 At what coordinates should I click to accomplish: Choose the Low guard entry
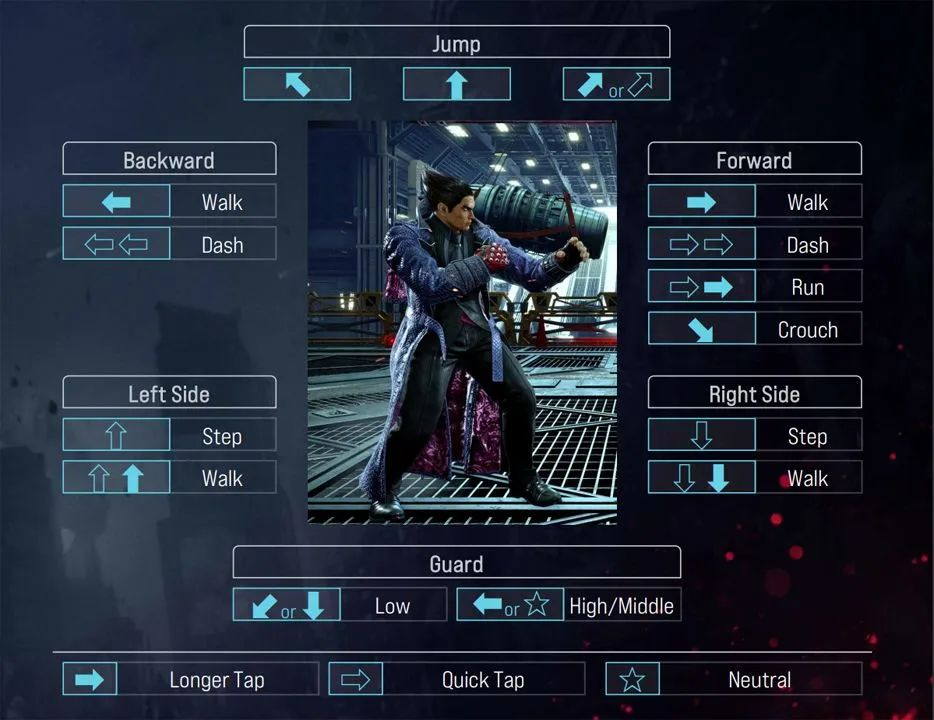tap(339, 605)
